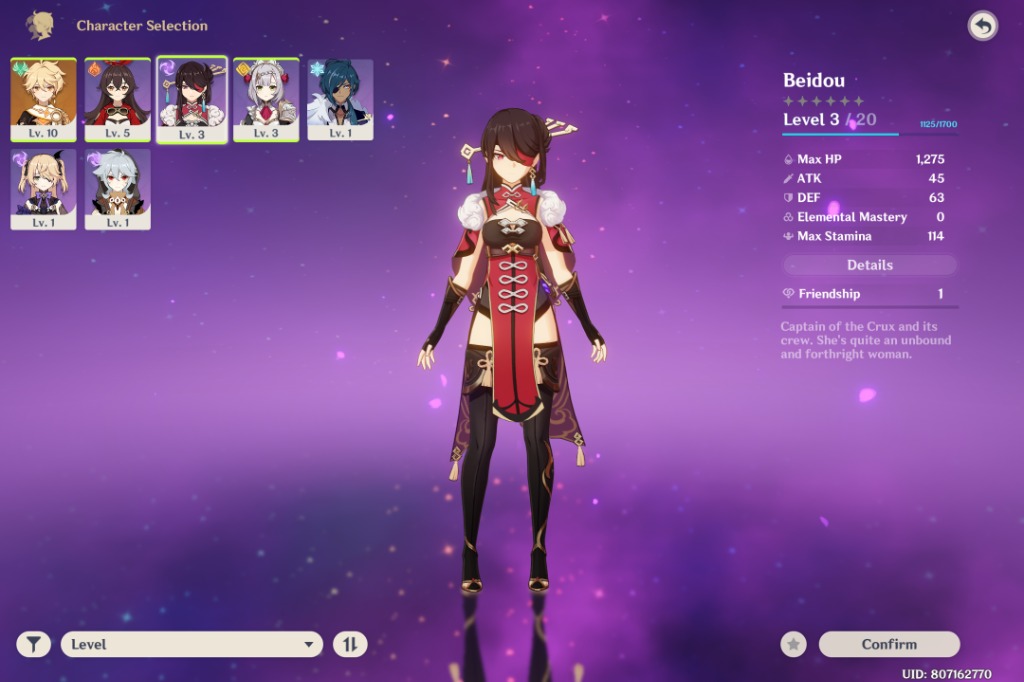Choose Amber's character card
Image resolution: width=1024 pixels, height=682 pixels.
(117, 98)
